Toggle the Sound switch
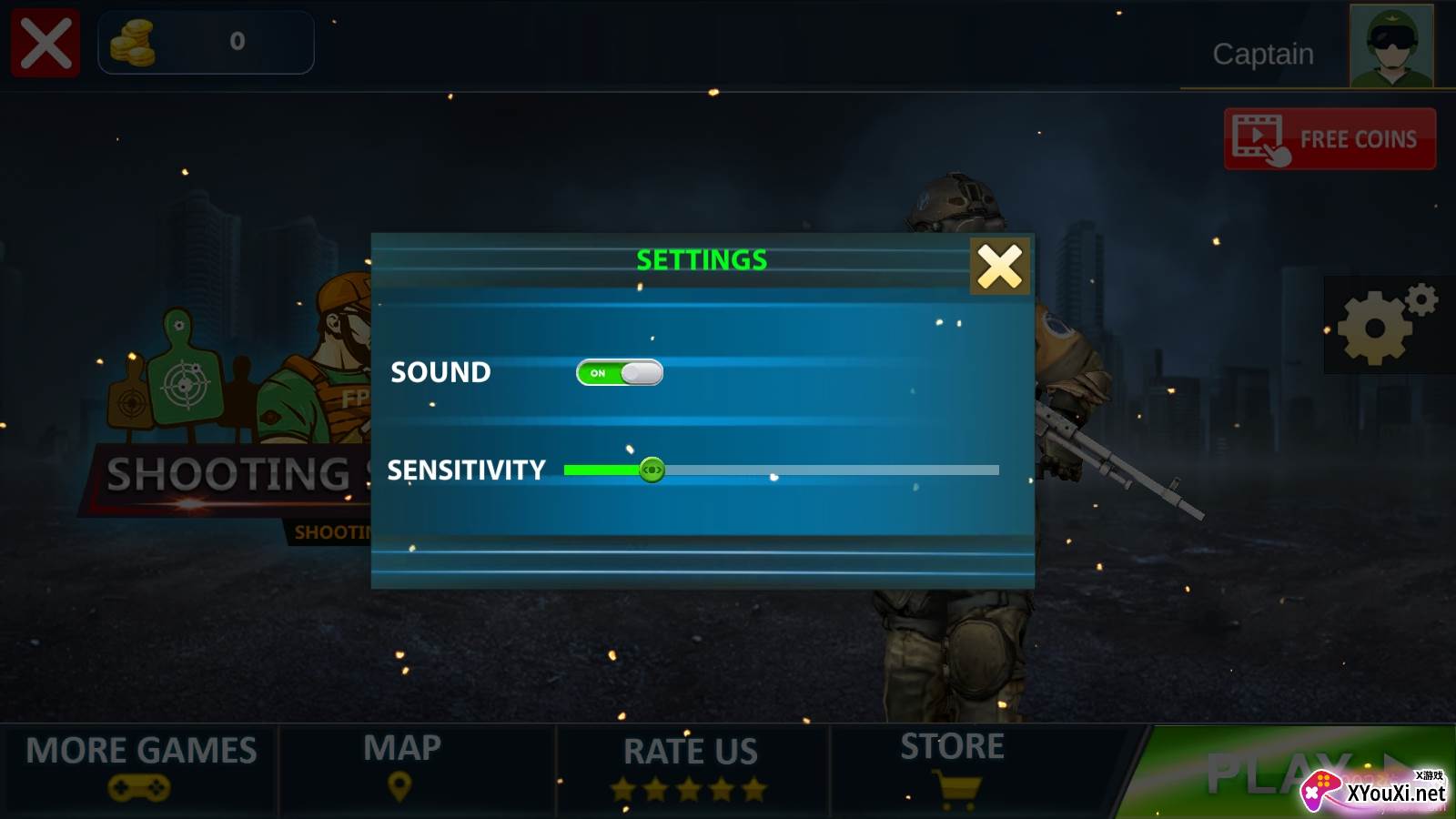 coord(620,373)
